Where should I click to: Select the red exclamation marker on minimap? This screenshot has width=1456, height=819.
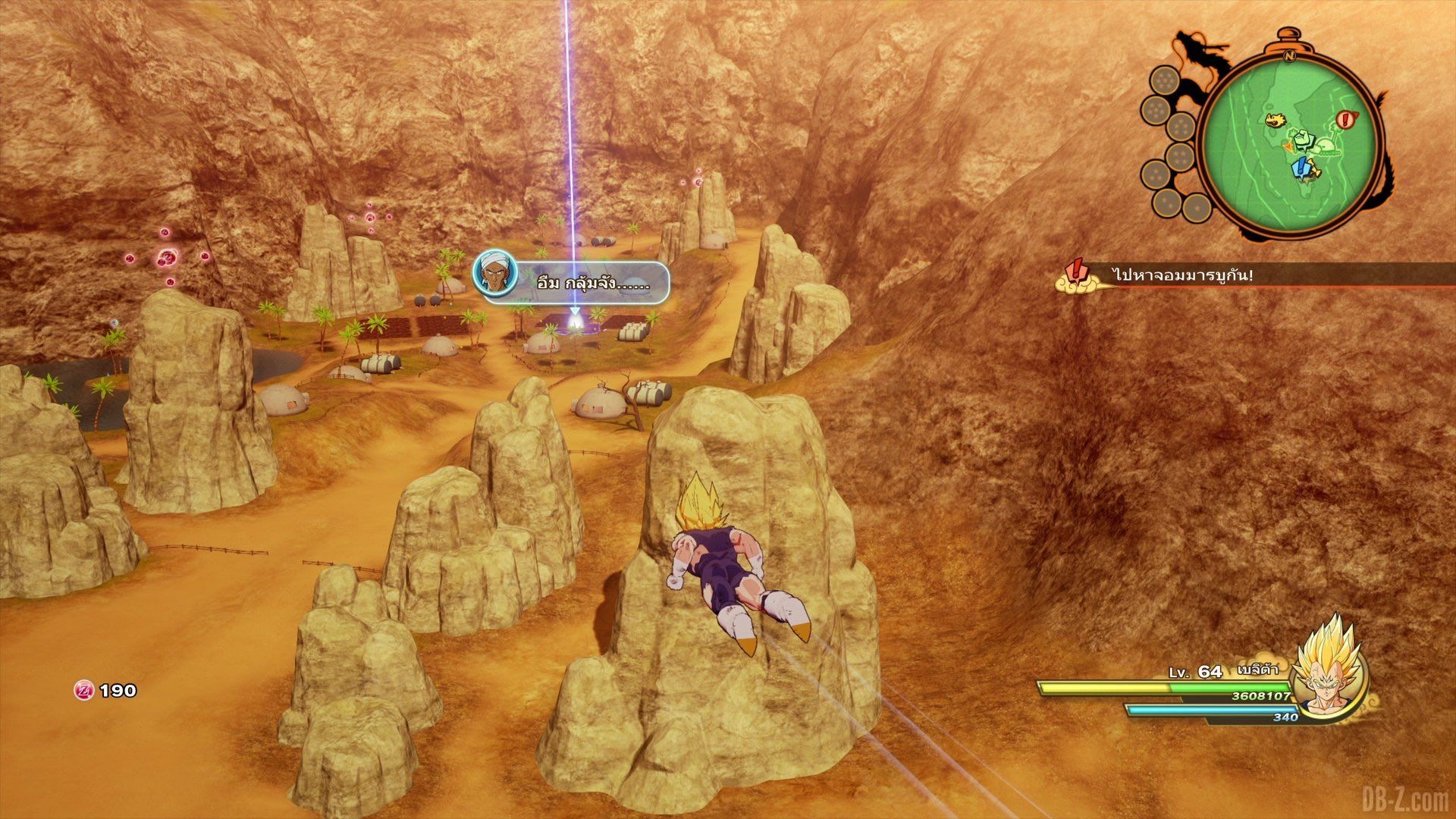coord(1346,119)
